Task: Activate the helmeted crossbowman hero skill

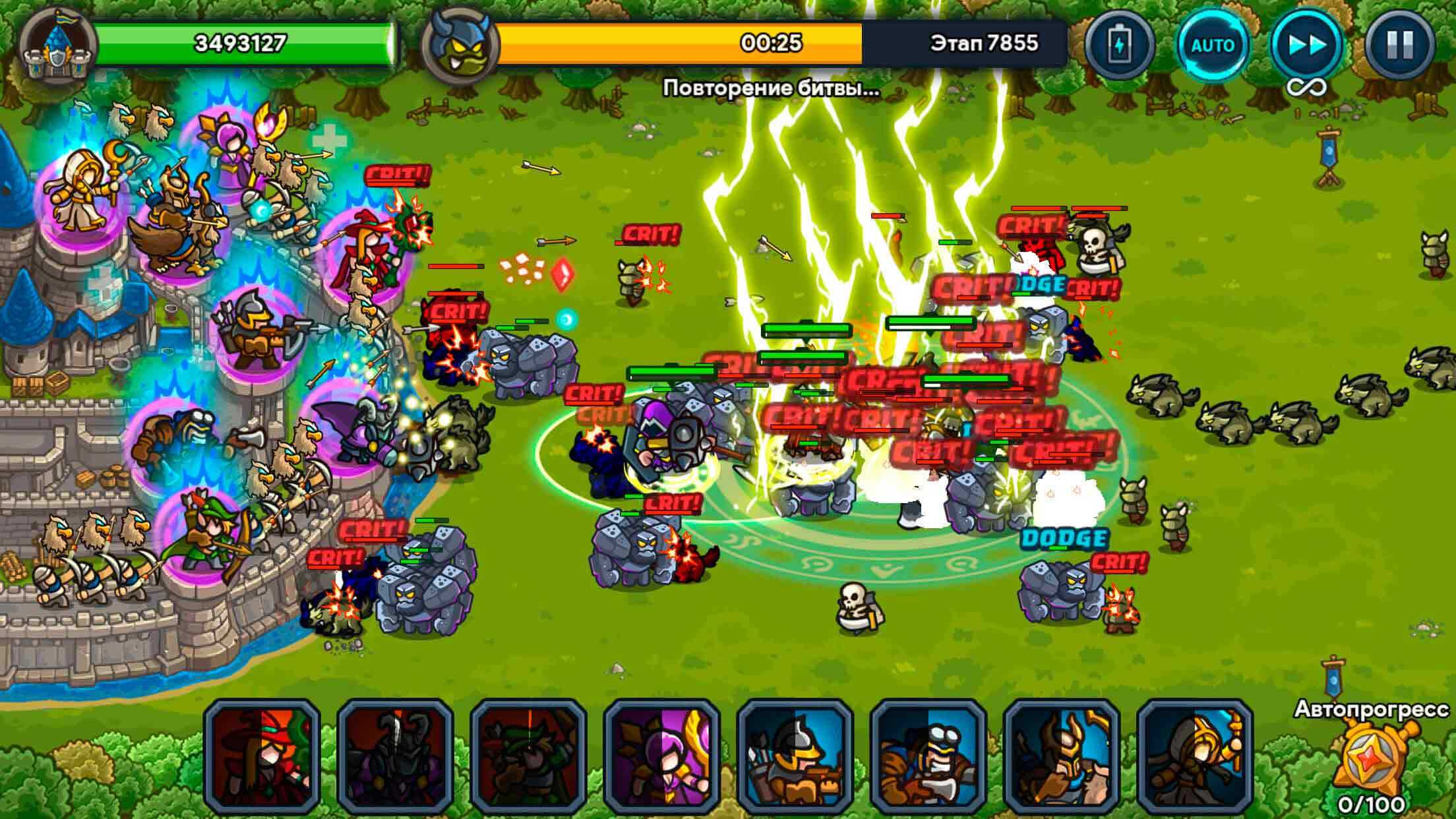Action: (795, 756)
